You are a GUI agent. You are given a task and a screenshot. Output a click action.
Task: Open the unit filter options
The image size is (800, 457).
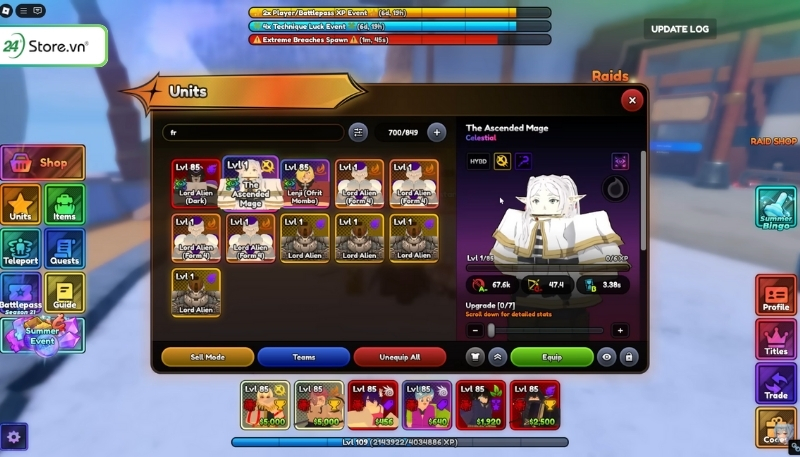(358, 132)
